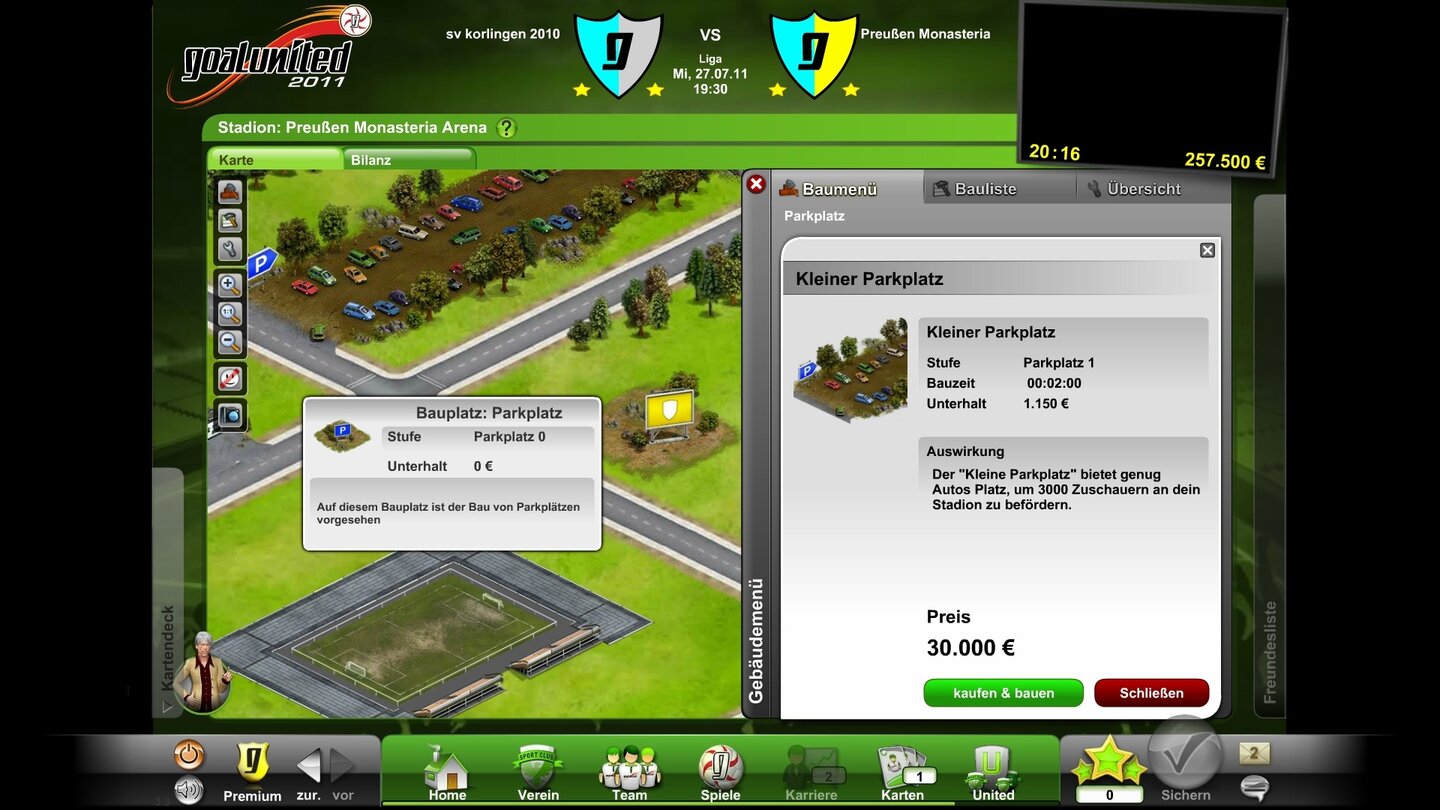
Task: Reset map zoom with the 1:1 magnifier icon
Action: 229,313
